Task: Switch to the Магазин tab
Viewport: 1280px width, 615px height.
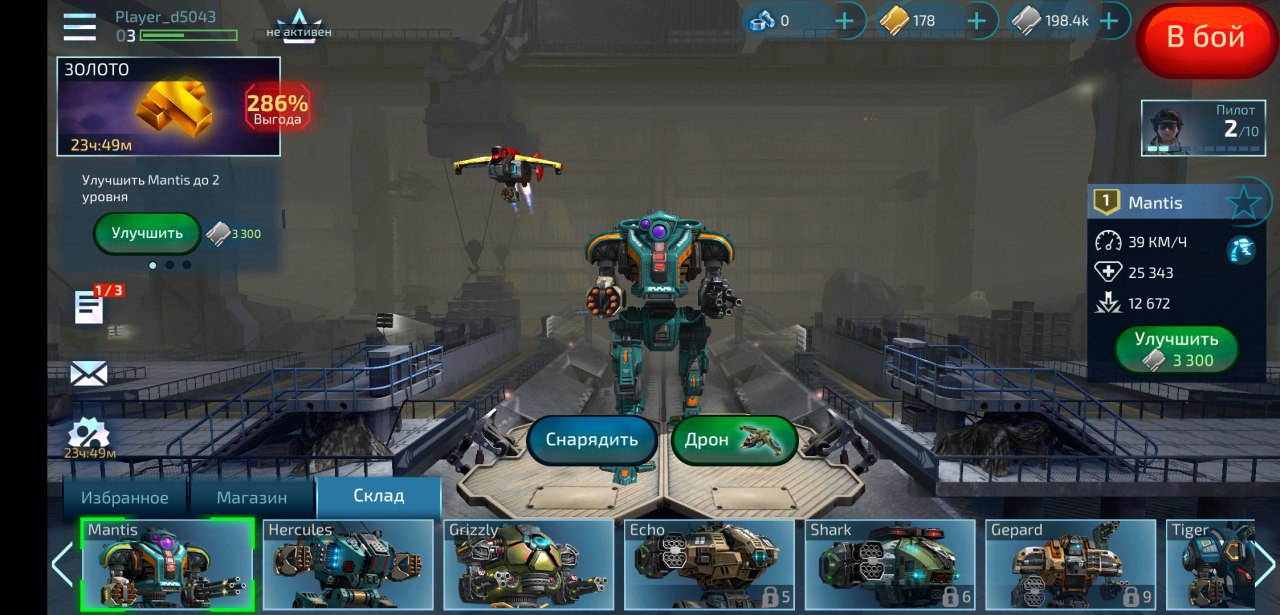Action: tap(252, 497)
